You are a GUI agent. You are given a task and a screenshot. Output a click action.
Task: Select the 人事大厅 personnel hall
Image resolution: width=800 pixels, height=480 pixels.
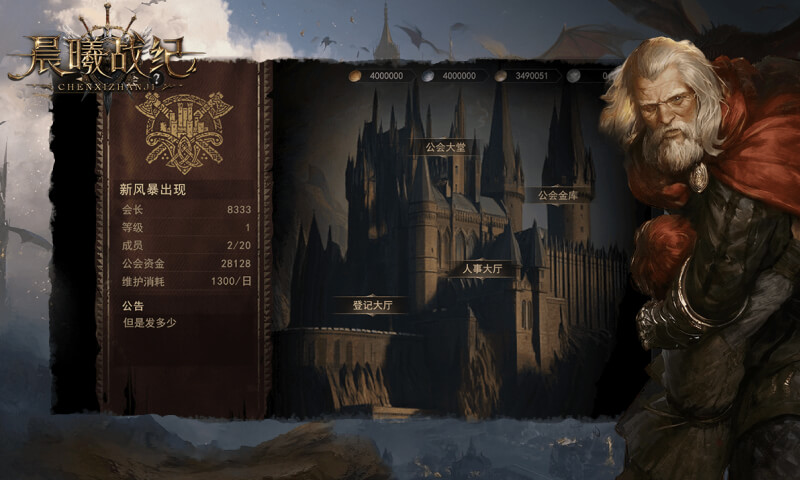(x=482, y=269)
